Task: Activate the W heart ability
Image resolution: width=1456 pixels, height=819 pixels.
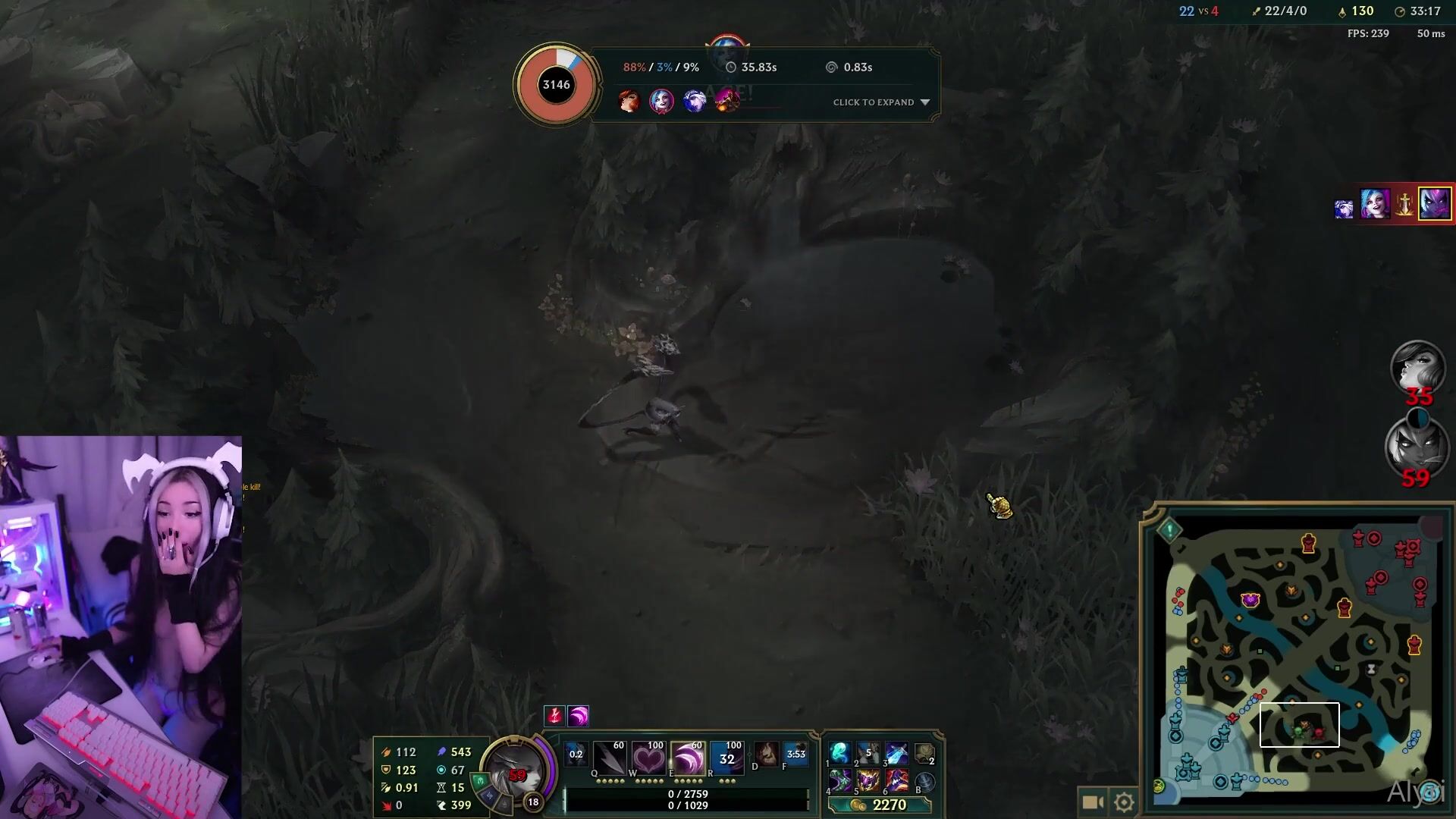Action: (x=648, y=758)
